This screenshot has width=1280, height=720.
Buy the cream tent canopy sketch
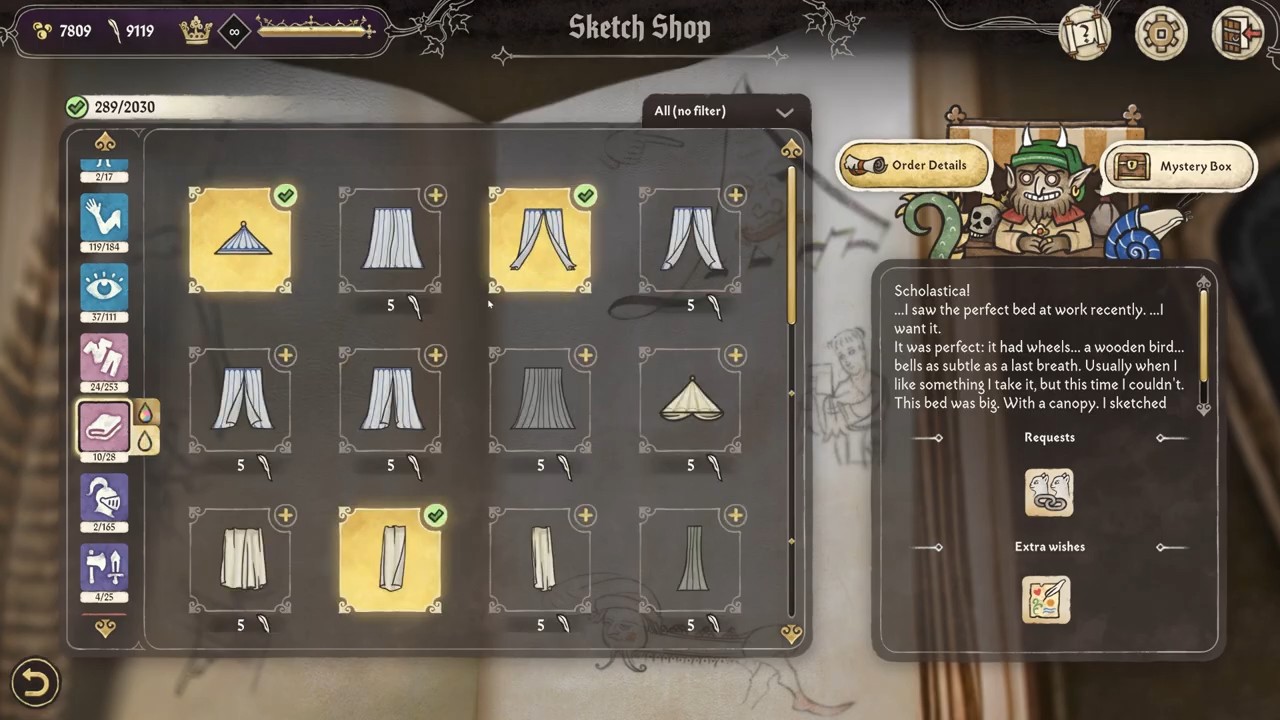point(690,400)
